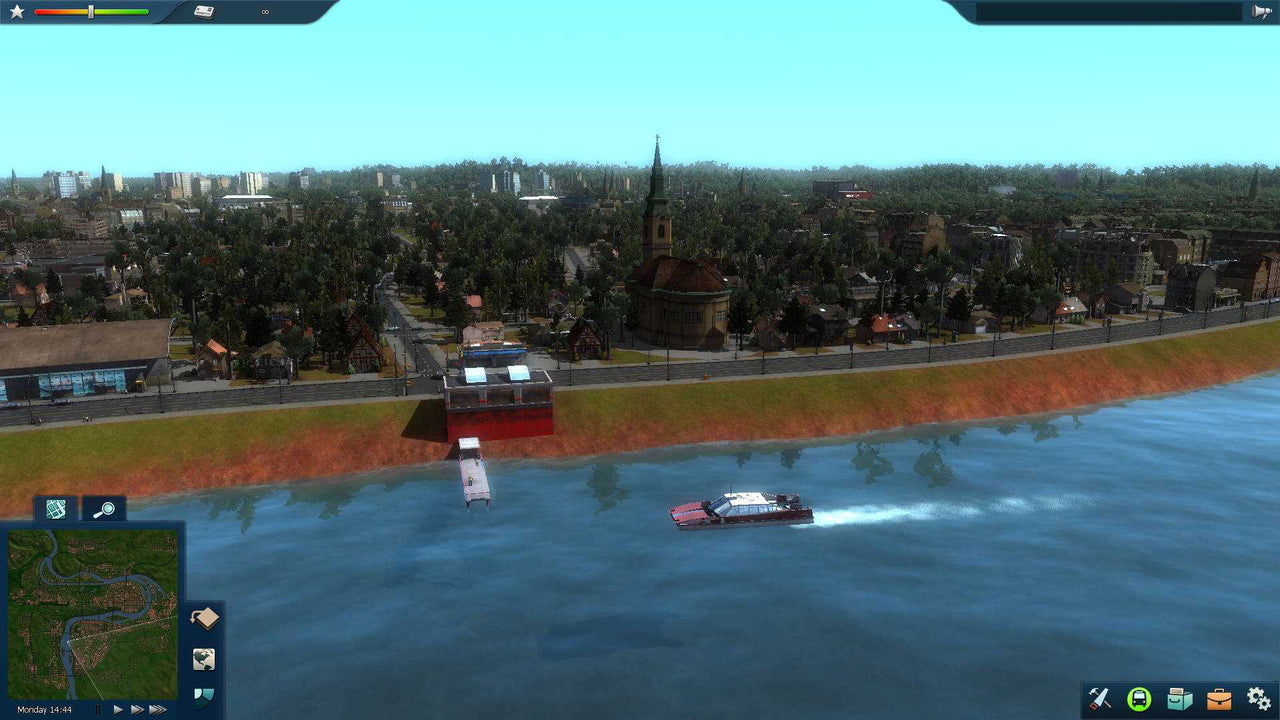
Task: Pause the game simulation
Action: [x=97, y=708]
